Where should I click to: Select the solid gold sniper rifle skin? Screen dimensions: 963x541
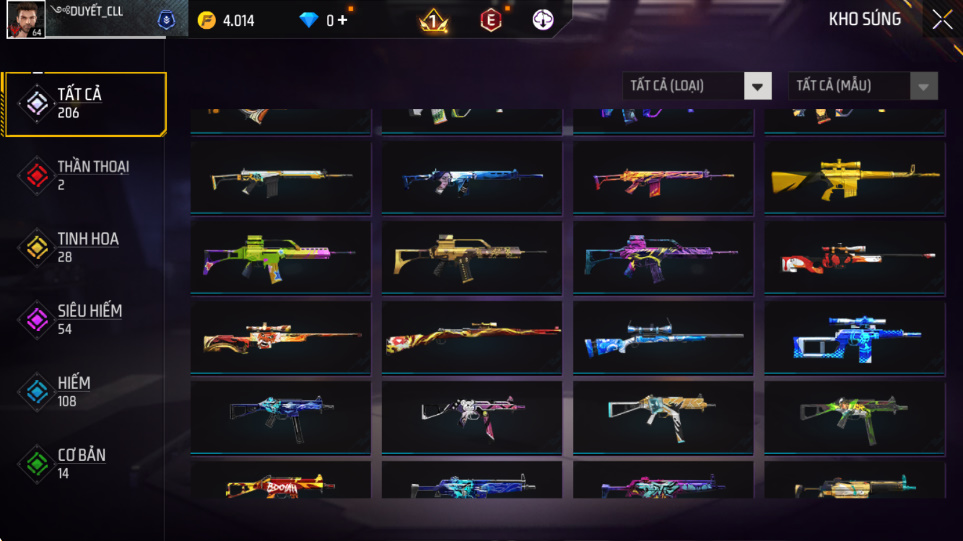tap(855, 178)
